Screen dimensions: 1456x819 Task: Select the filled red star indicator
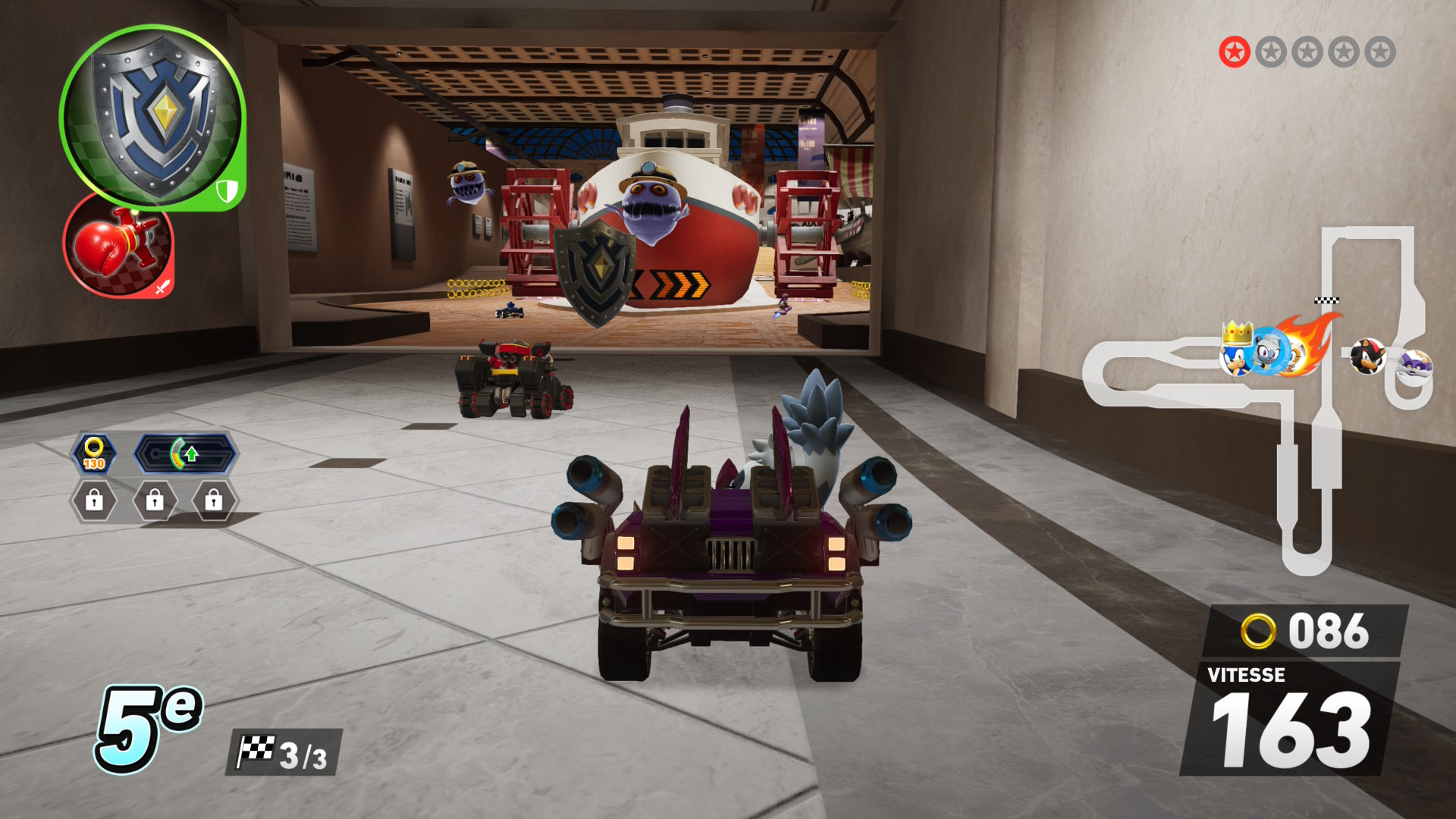1234,52
